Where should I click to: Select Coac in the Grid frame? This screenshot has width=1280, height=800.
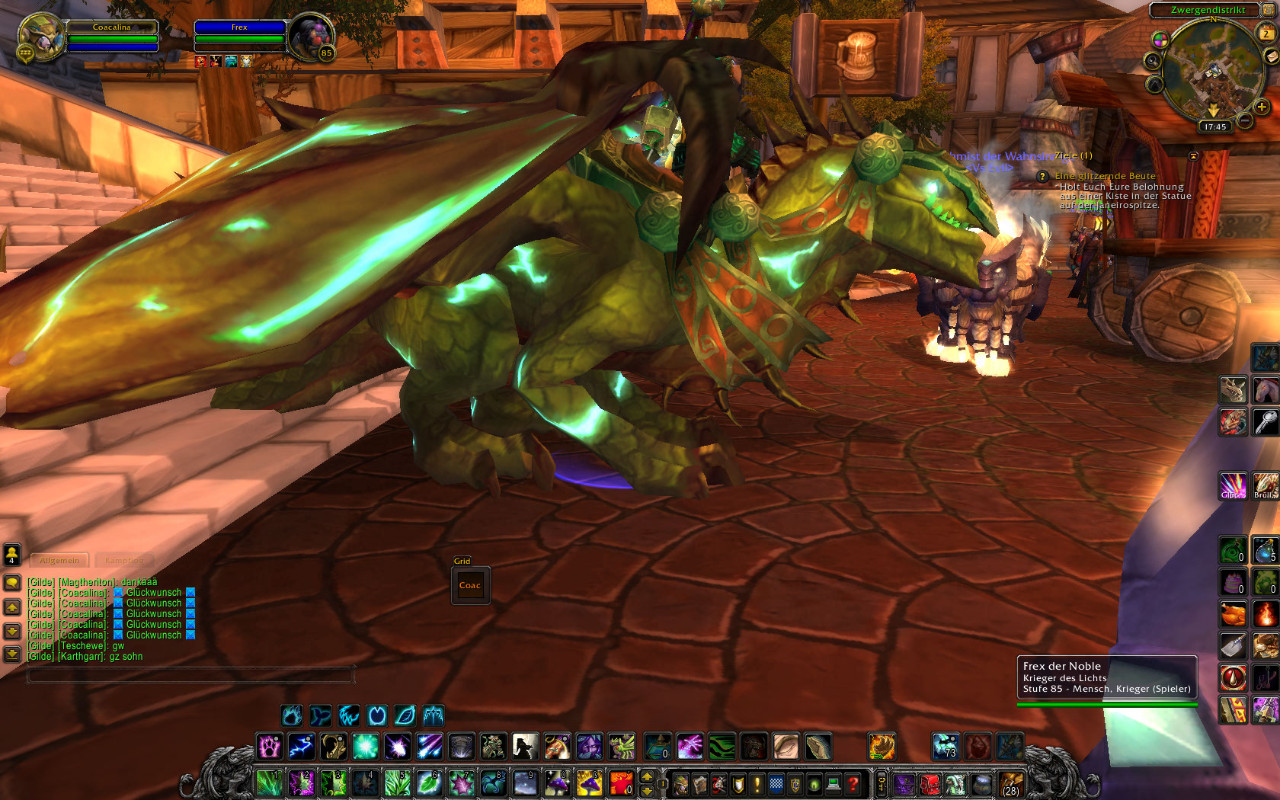[x=470, y=585]
